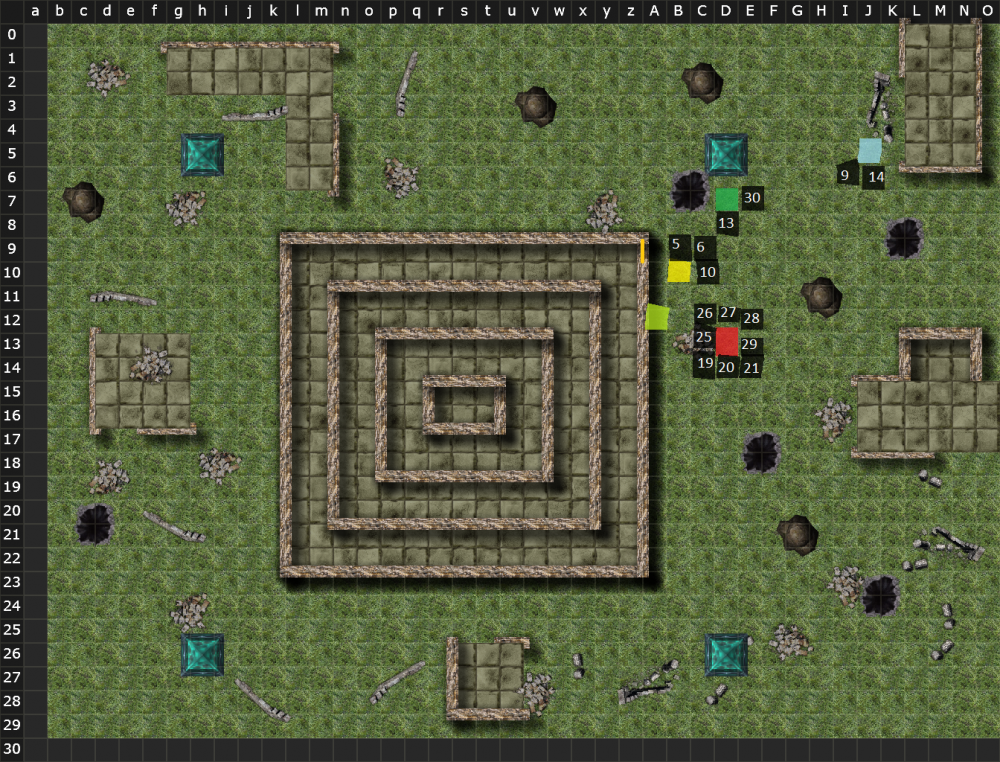This screenshot has height=762, width=1000.
Task: Pick the token numbered 26
Action: [704, 314]
